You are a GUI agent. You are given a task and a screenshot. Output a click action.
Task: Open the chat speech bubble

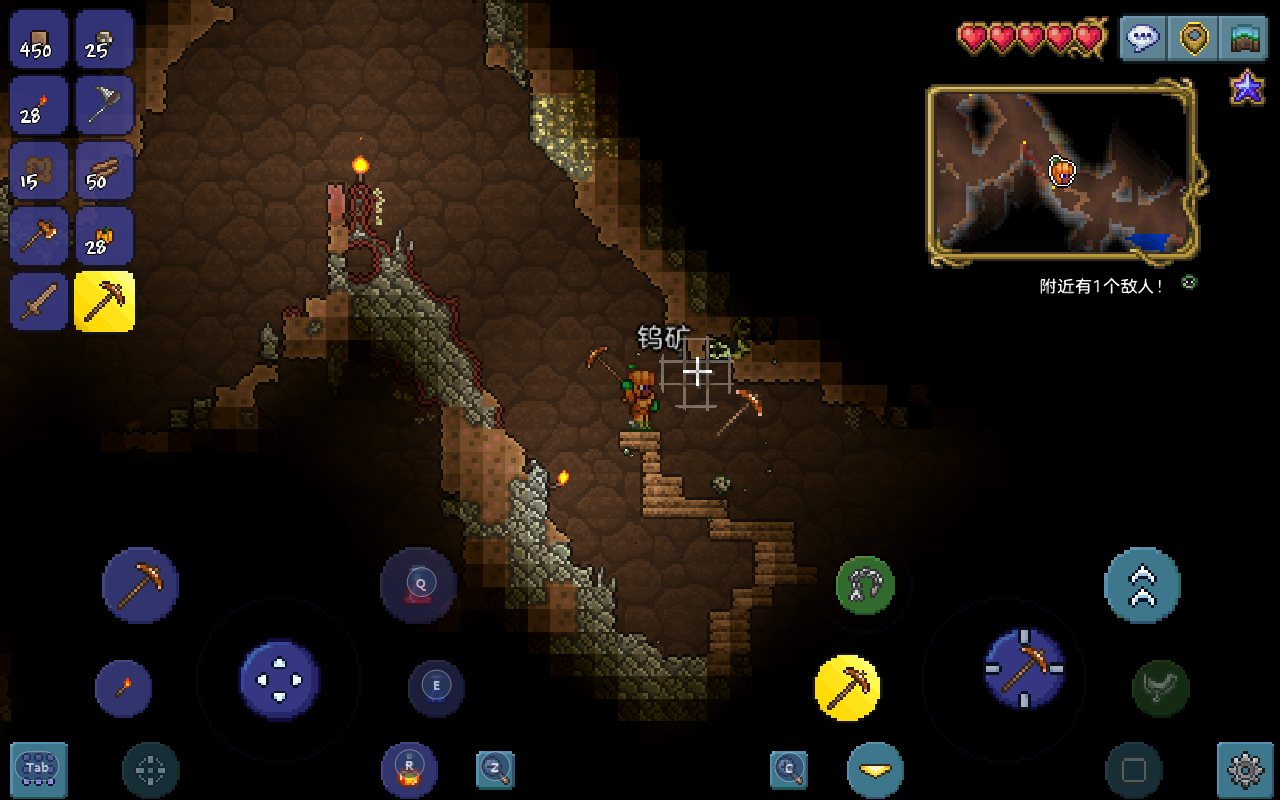(x=1142, y=38)
